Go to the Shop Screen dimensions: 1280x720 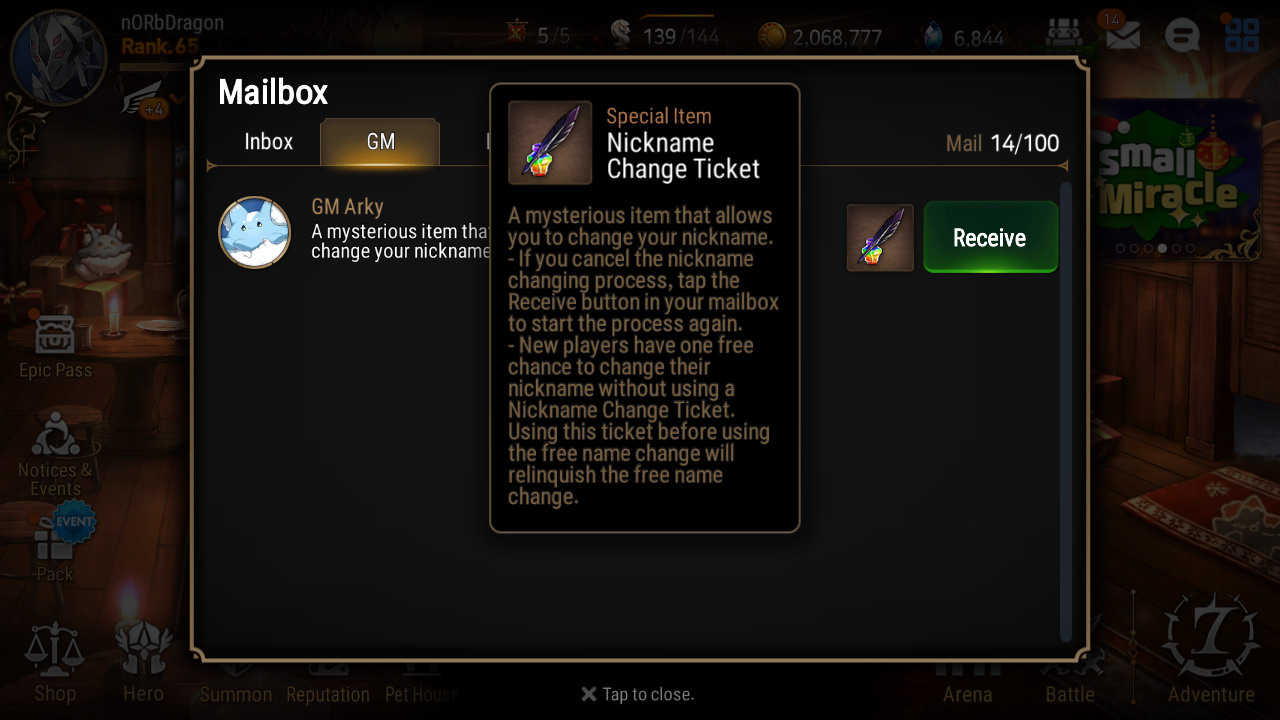(x=55, y=662)
